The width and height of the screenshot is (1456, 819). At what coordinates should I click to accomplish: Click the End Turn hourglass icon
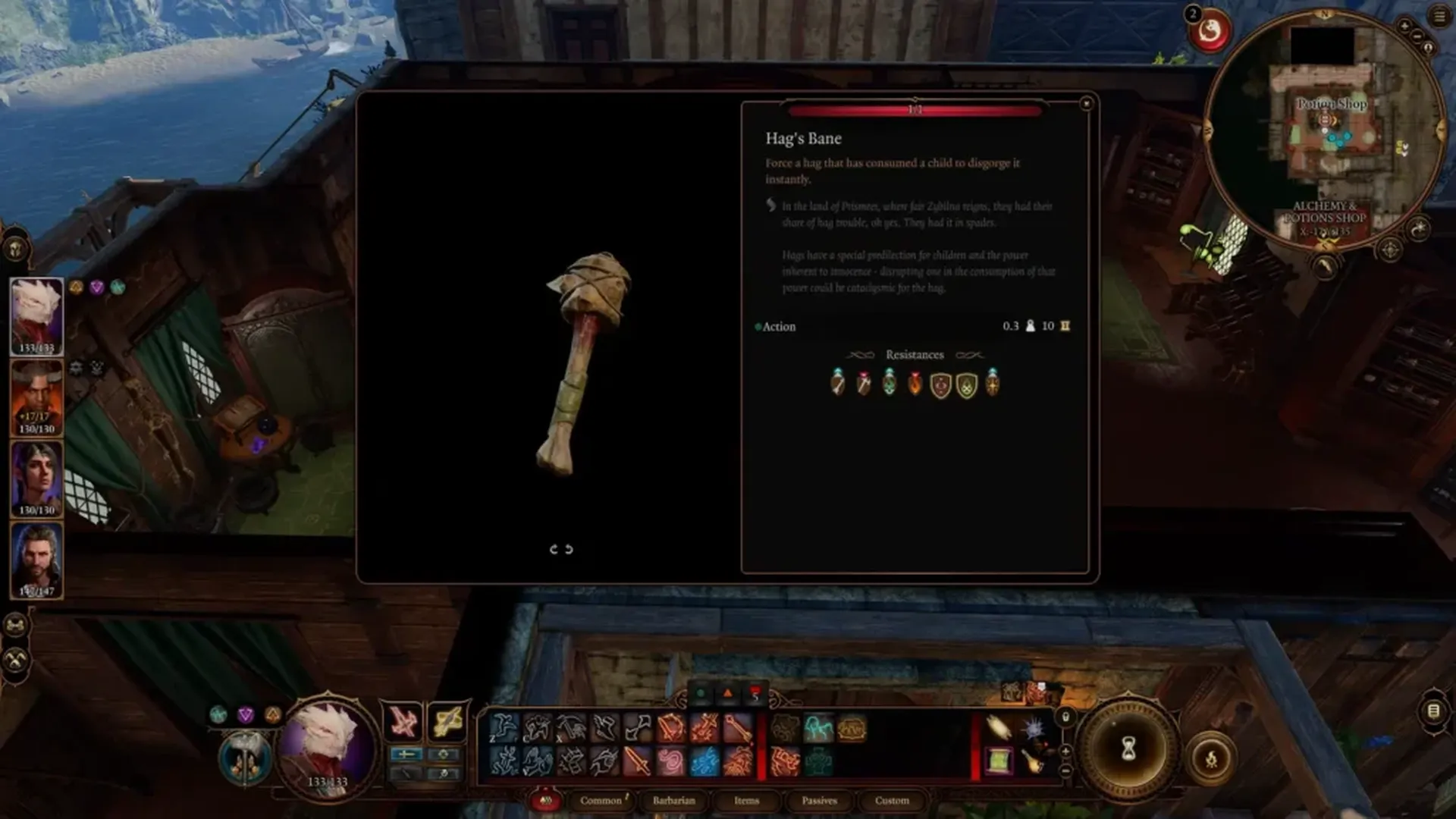click(1128, 748)
